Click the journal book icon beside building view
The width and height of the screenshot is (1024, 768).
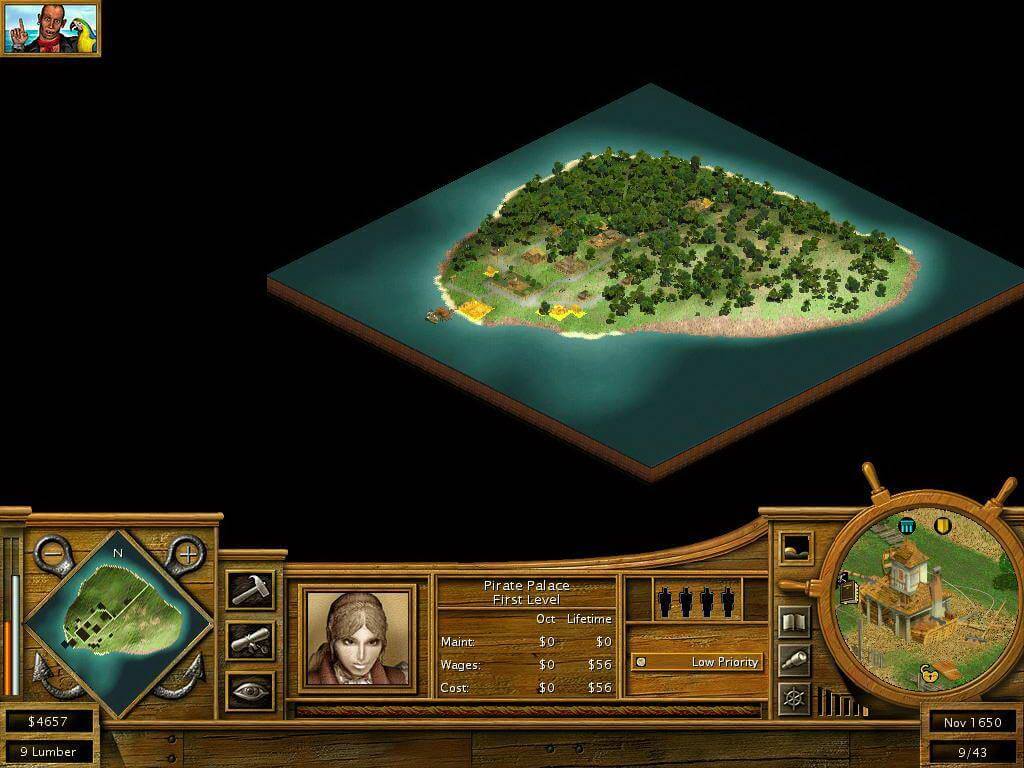pos(848,591)
